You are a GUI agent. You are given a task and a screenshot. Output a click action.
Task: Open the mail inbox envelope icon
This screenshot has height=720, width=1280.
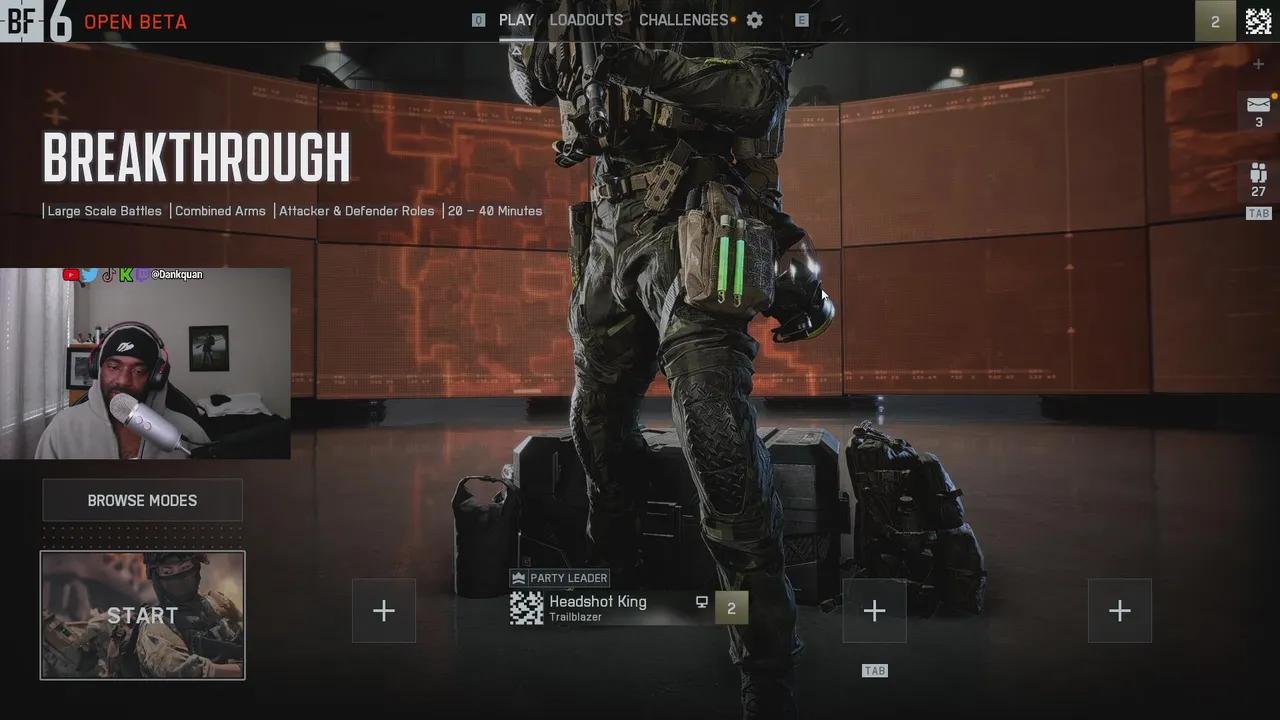coord(1258,105)
